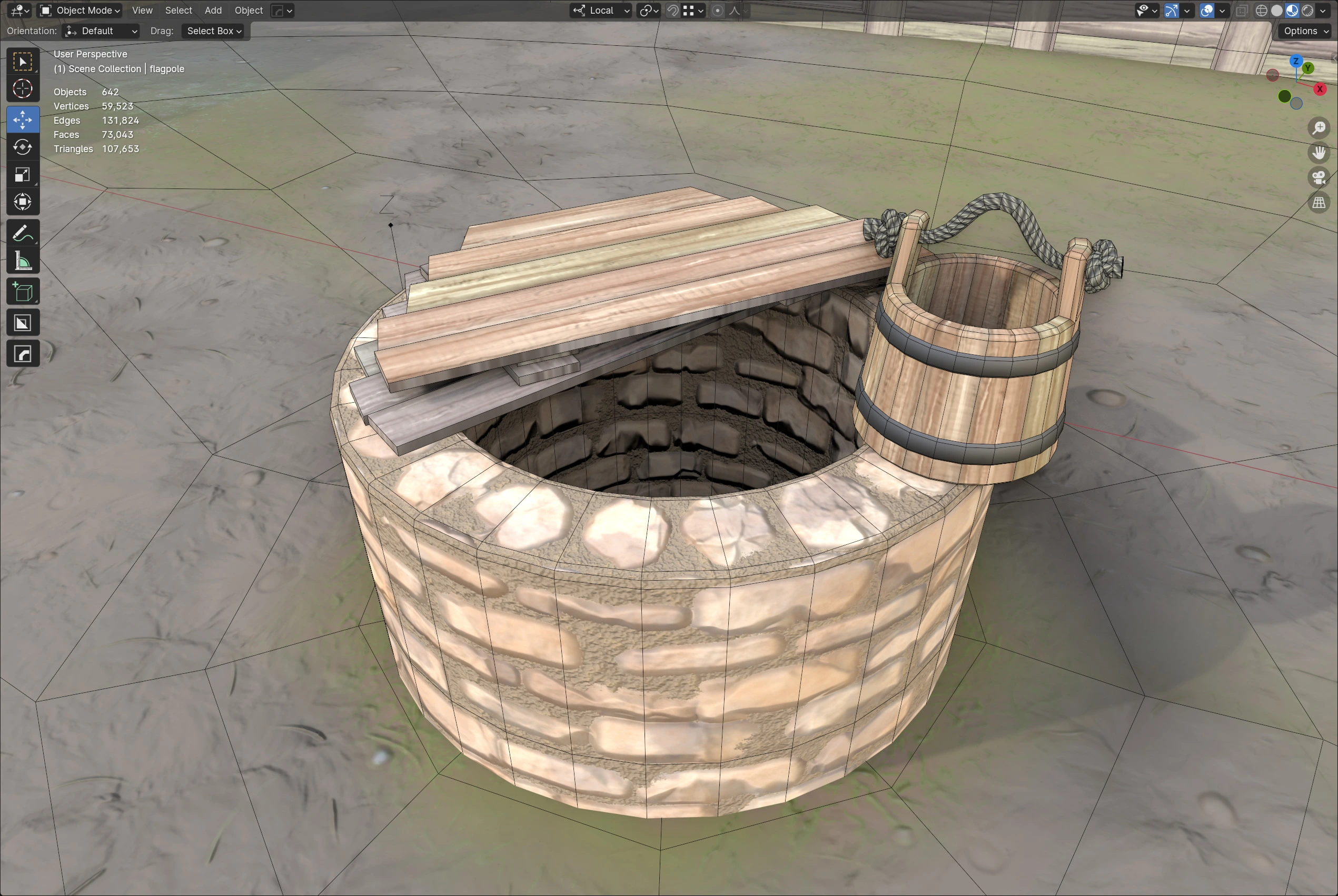The image size is (1338, 896).
Task: Open the Drag Select Box dropdown
Action: (213, 31)
